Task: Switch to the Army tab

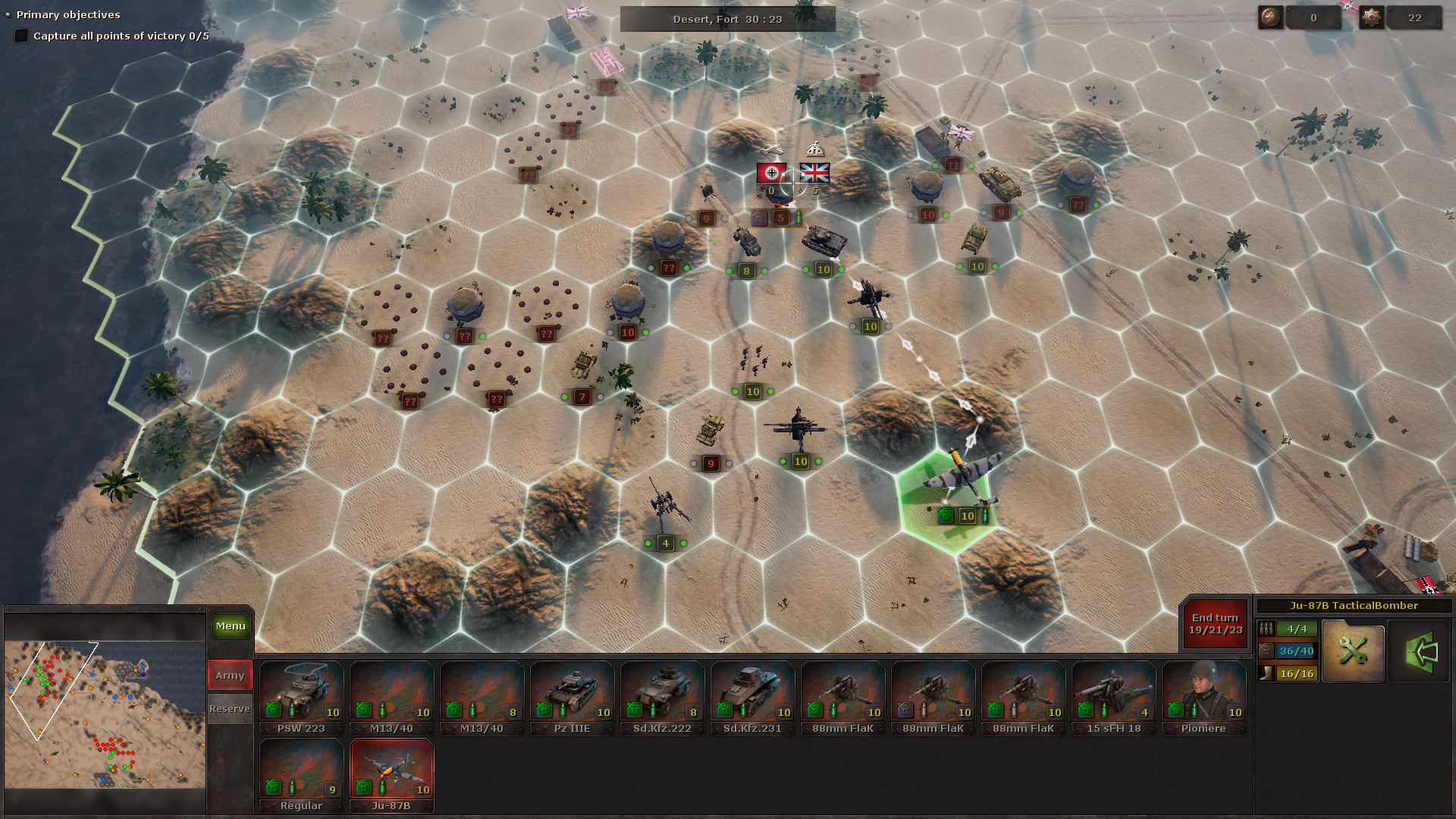Action: click(x=229, y=674)
